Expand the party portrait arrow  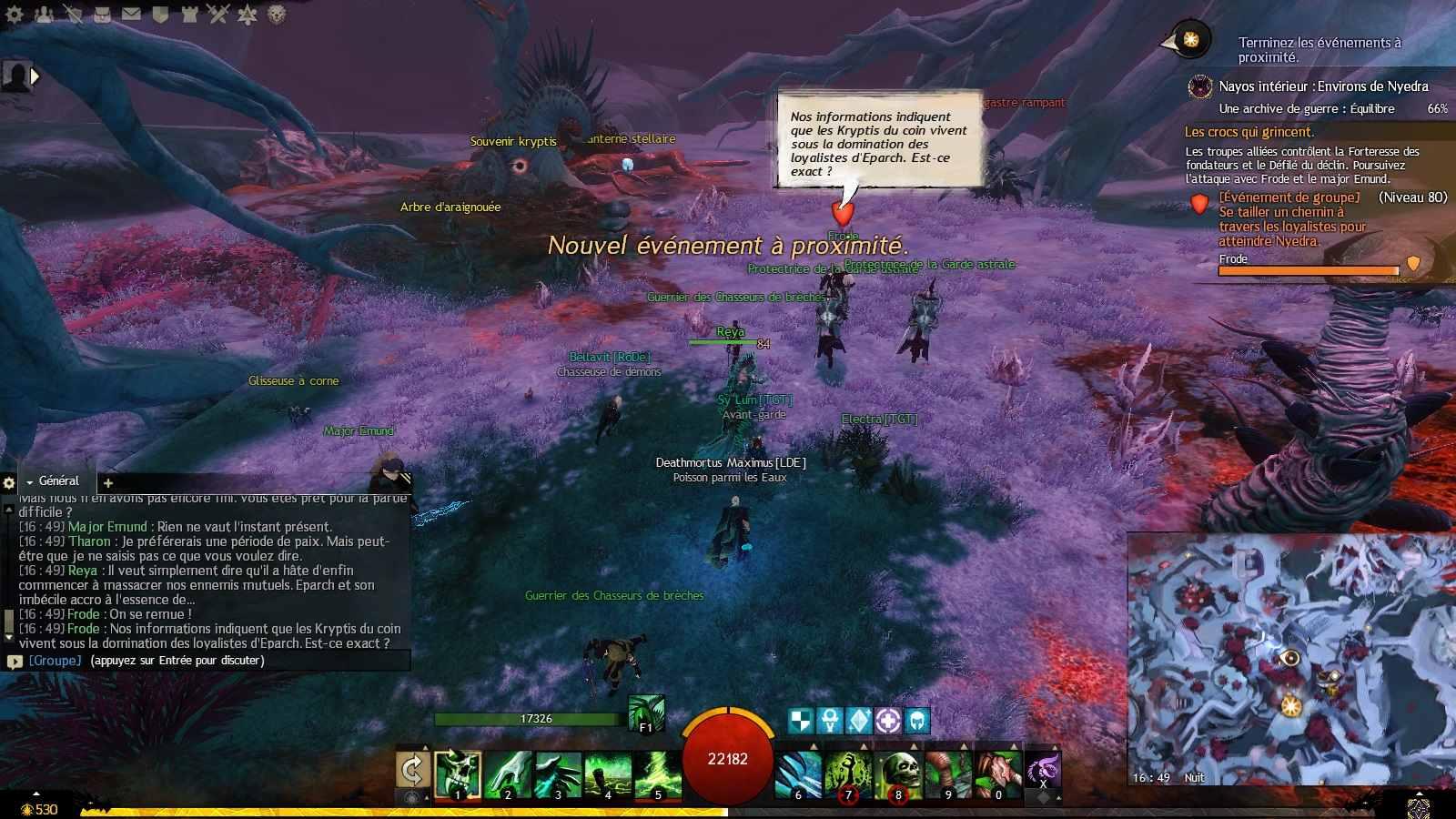pyautogui.click(x=35, y=76)
